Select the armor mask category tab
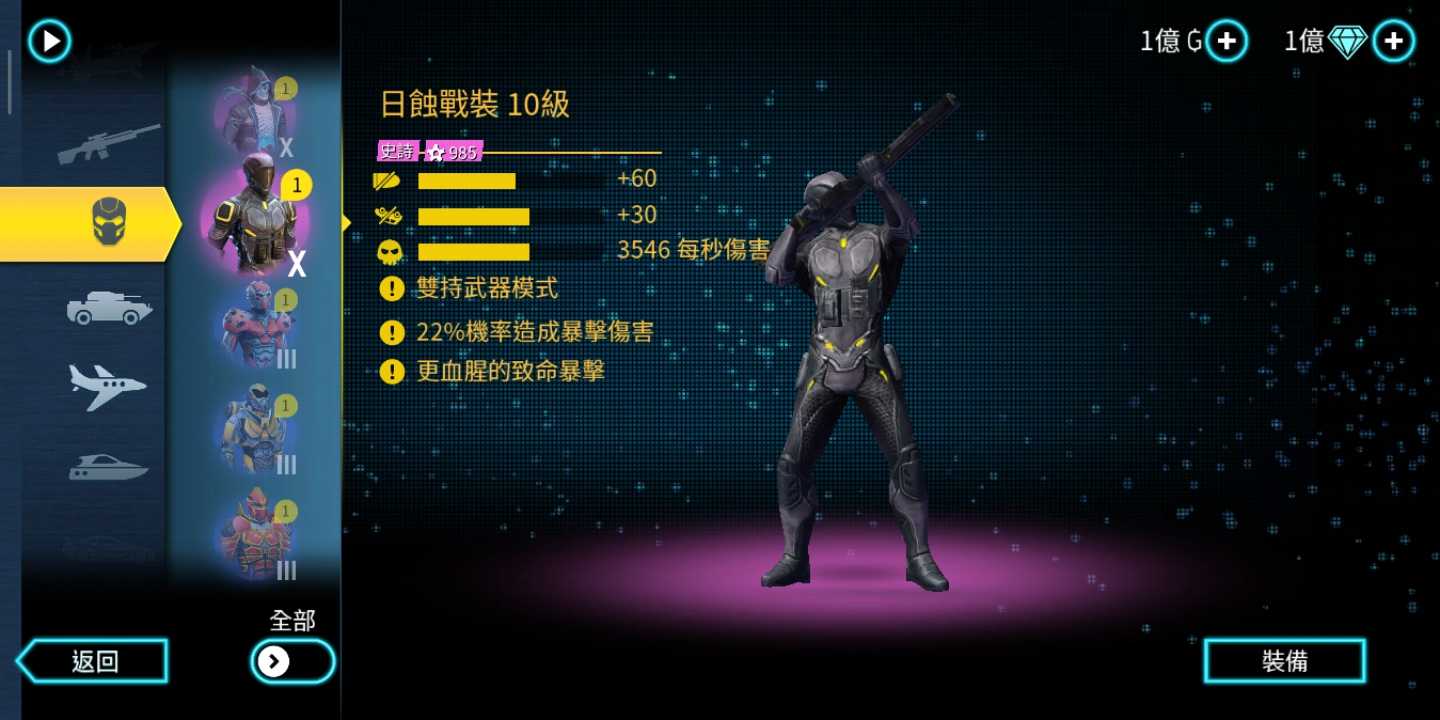1440x720 pixels. [x=108, y=222]
